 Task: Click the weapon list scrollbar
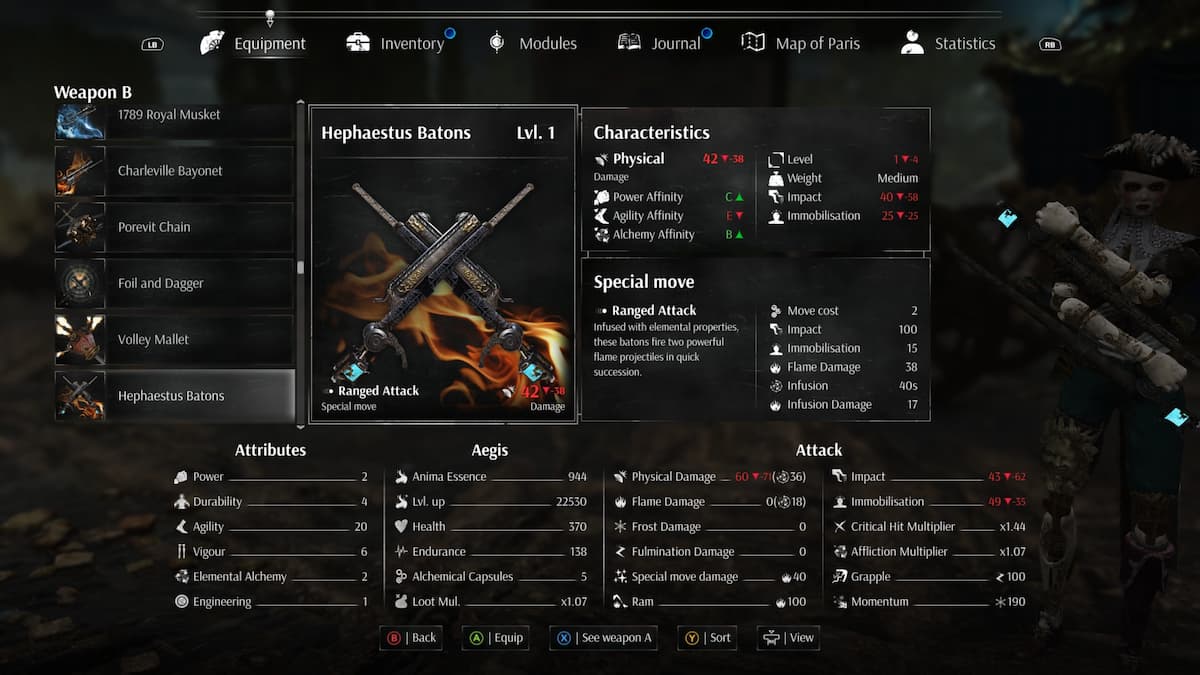pyautogui.click(x=301, y=268)
